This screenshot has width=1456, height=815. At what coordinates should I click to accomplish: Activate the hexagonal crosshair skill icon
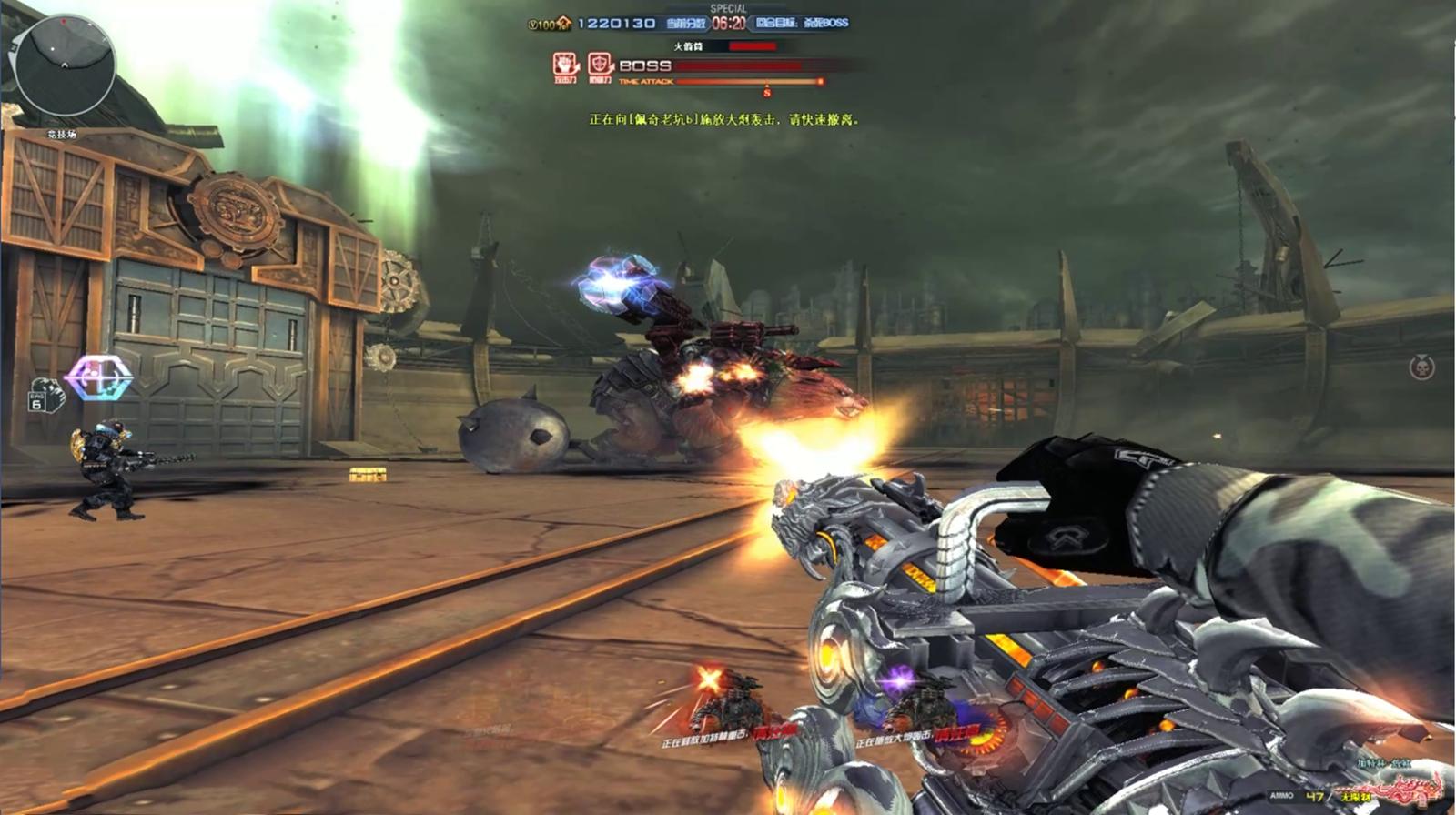click(98, 377)
